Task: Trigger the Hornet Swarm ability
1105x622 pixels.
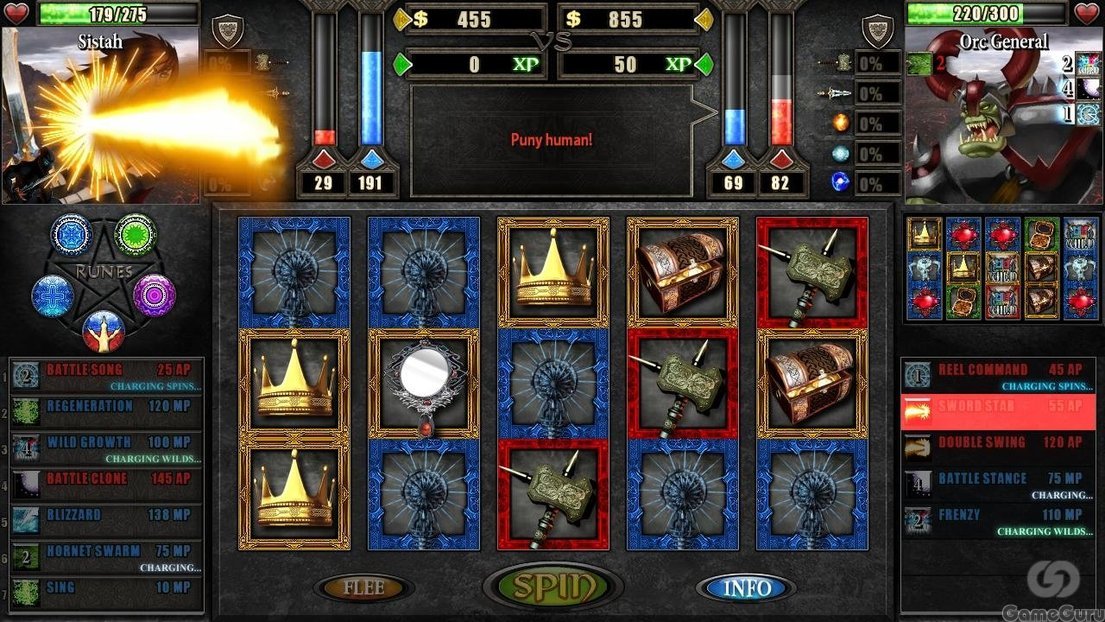Action: tap(110, 556)
